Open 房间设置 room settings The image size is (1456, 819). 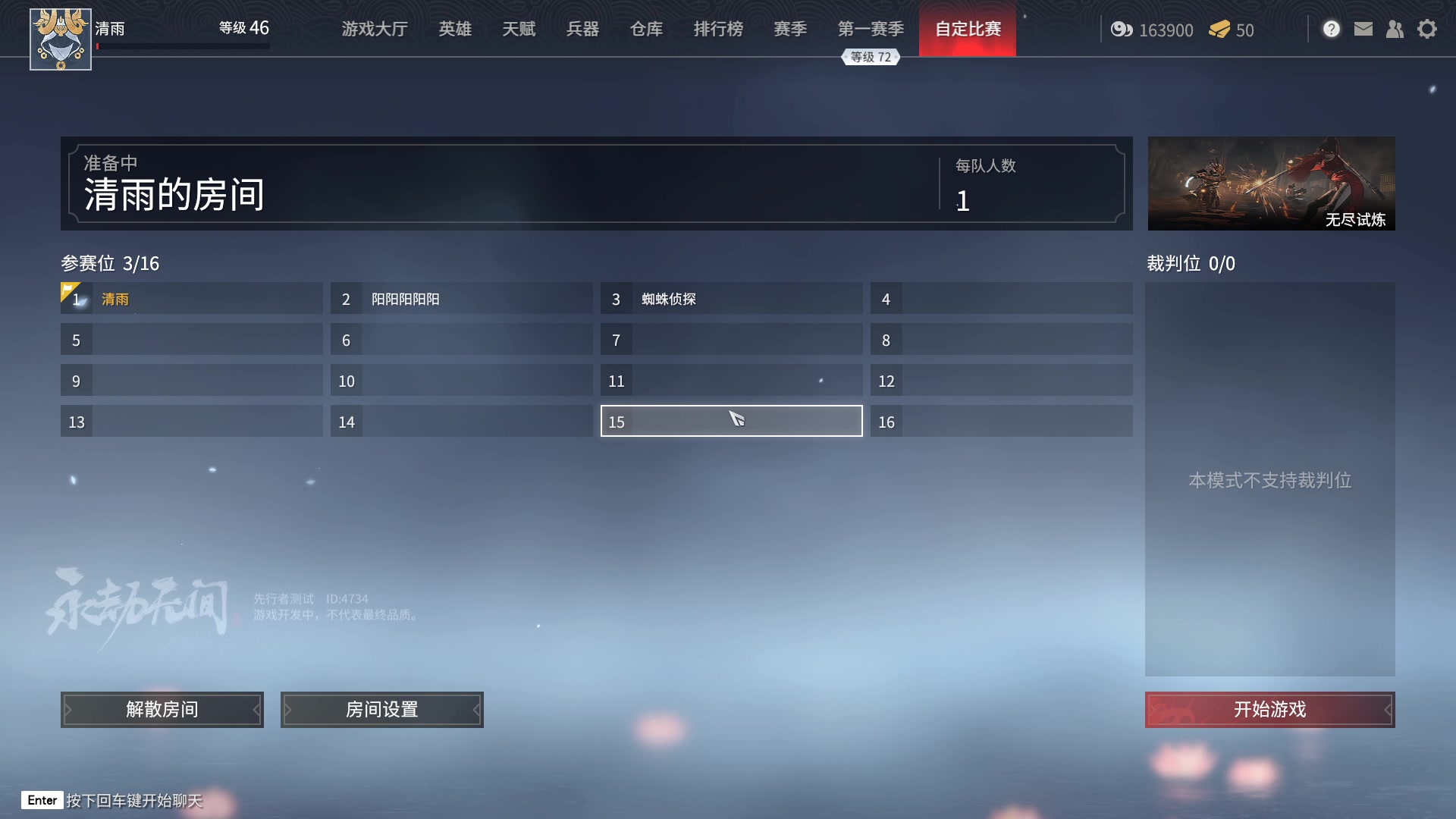pos(381,710)
